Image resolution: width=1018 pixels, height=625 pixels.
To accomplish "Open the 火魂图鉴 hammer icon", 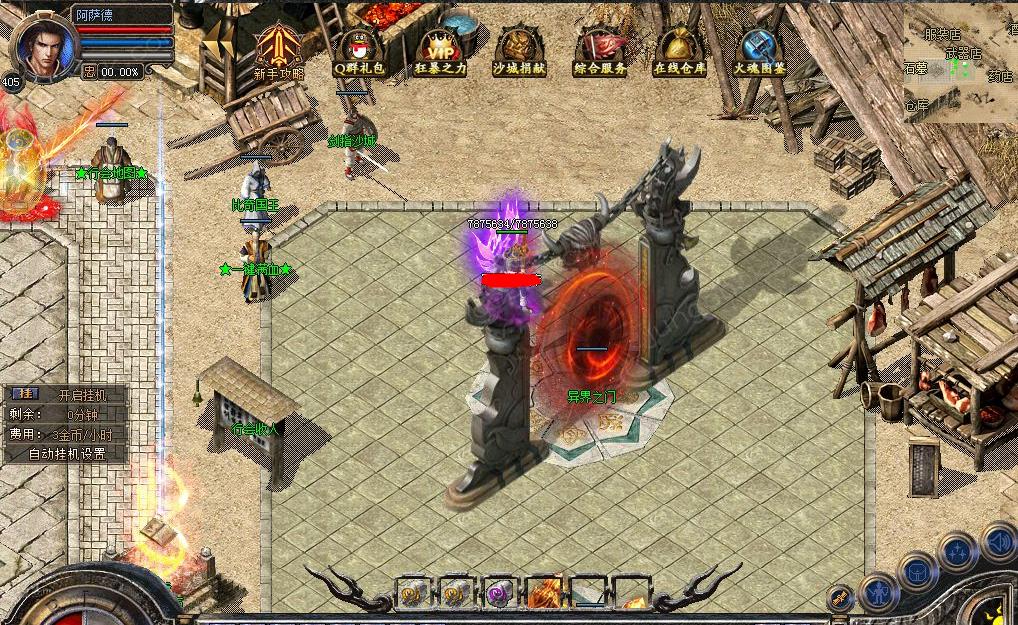I will pos(759,48).
